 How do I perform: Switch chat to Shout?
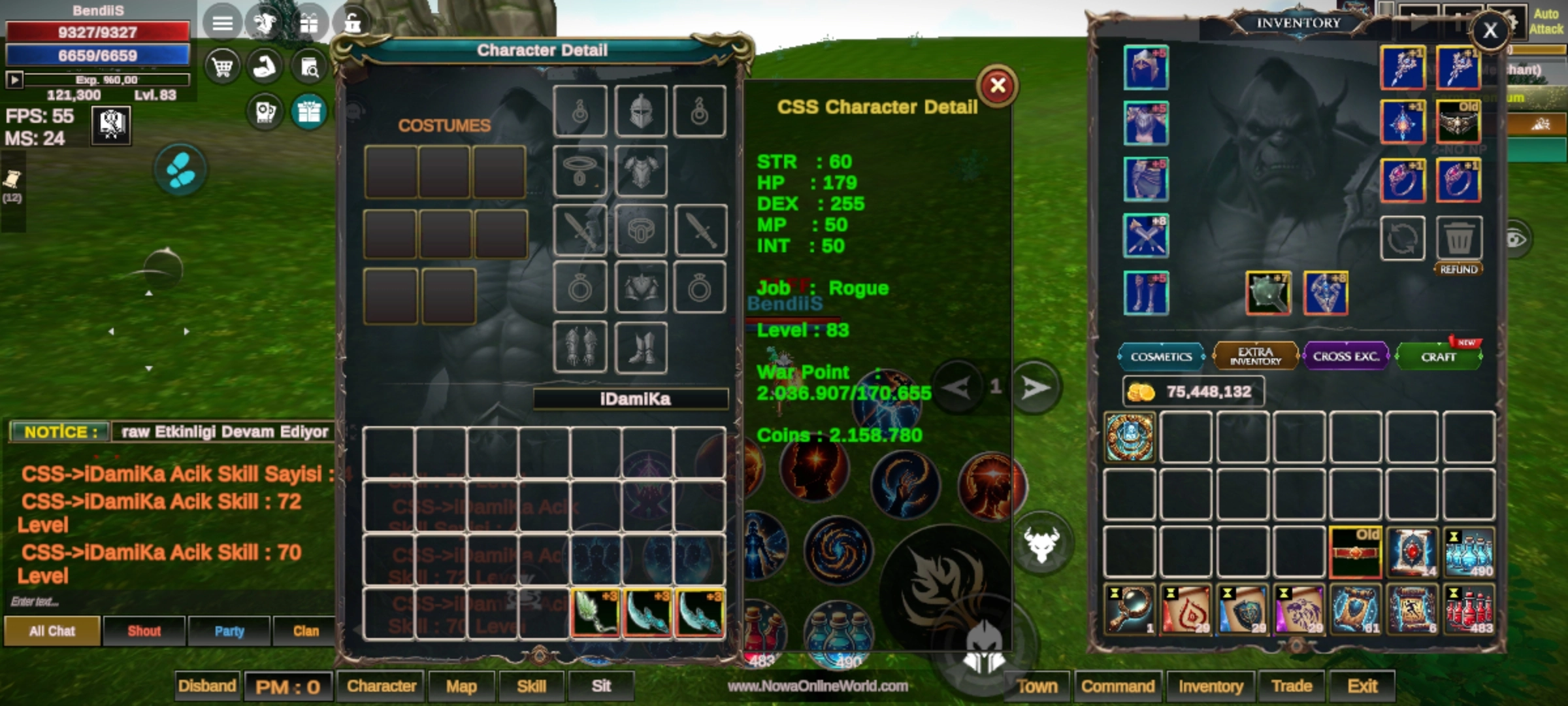click(x=144, y=631)
